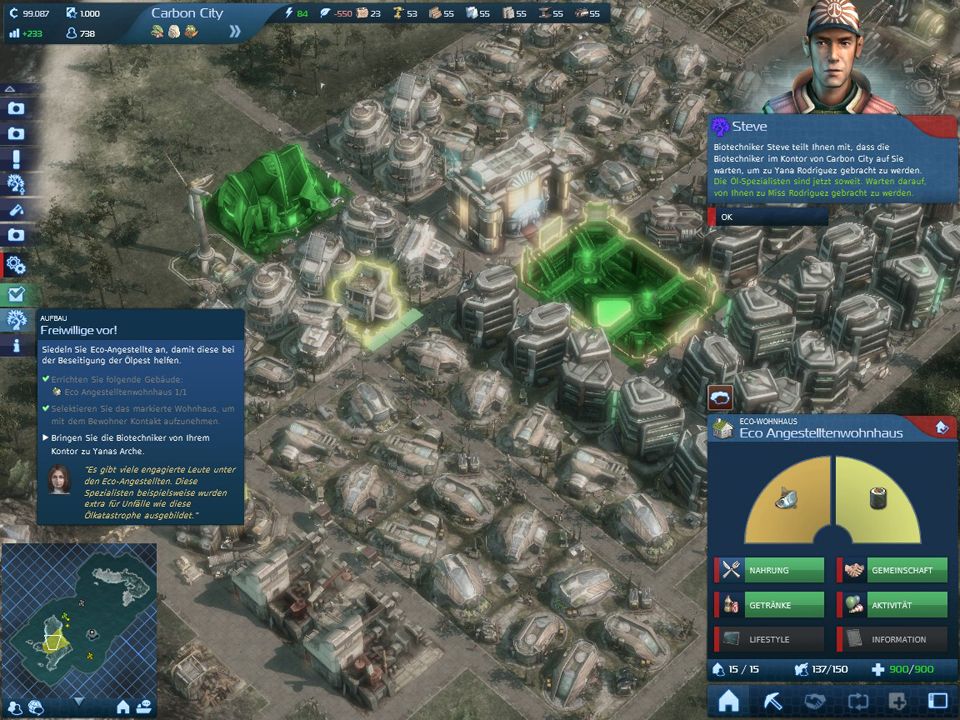Screen dimensions: 960x720
Task: Open the Aktivität needs category
Action: 892,605
